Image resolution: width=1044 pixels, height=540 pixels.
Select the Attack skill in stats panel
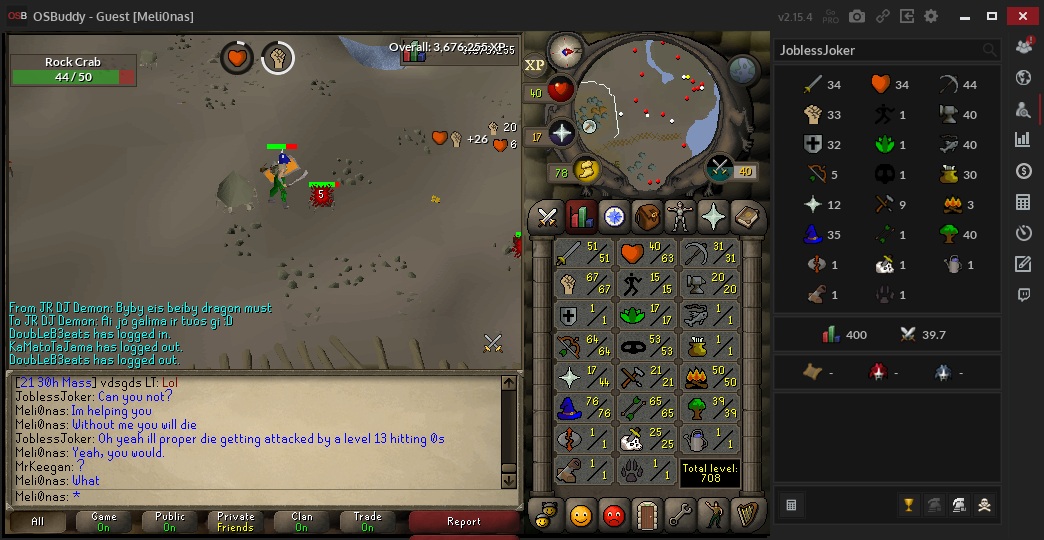[583, 253]
